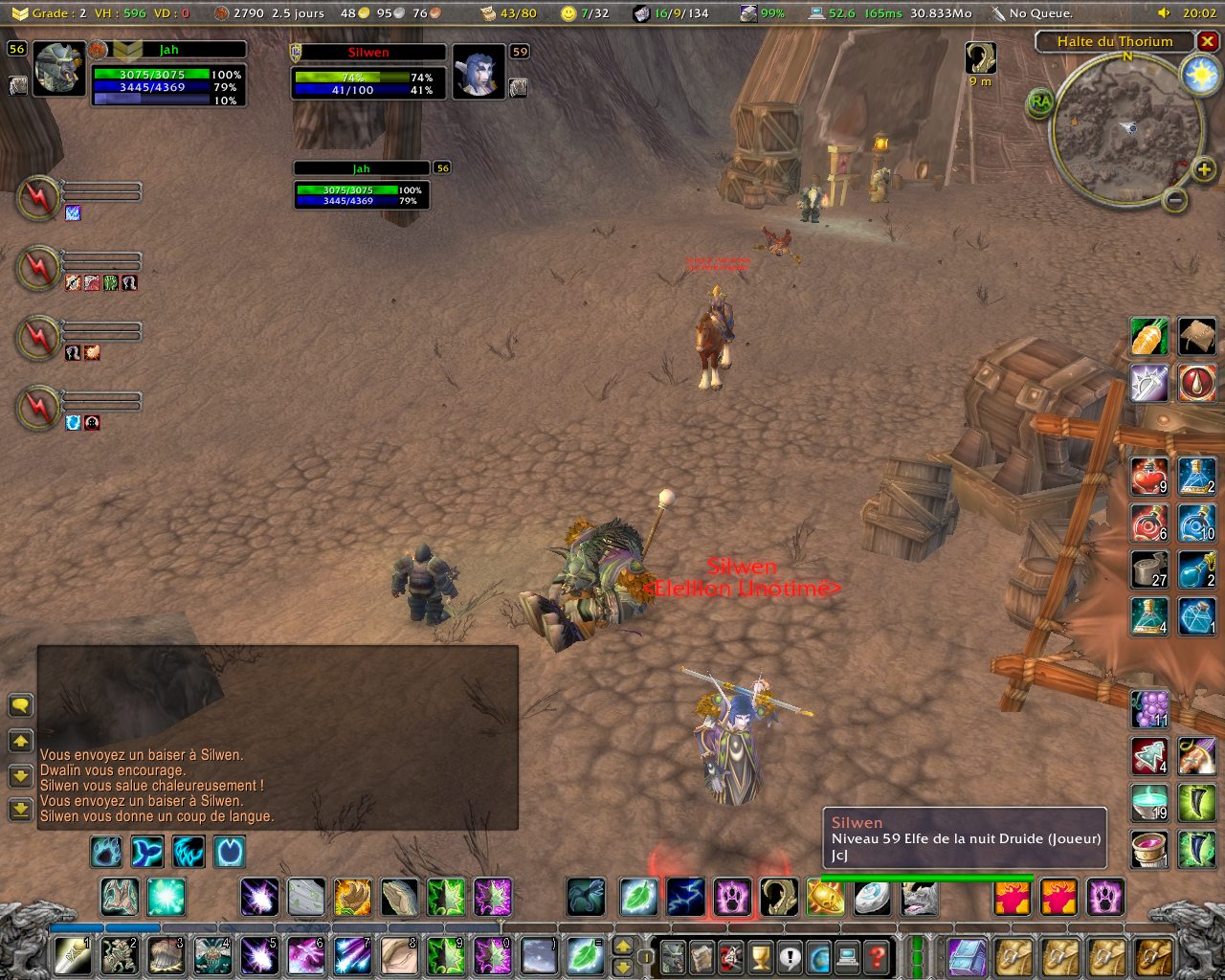Eat the purple grapes stack of 11
The image size is (1225, 980).
[1149, 709]
